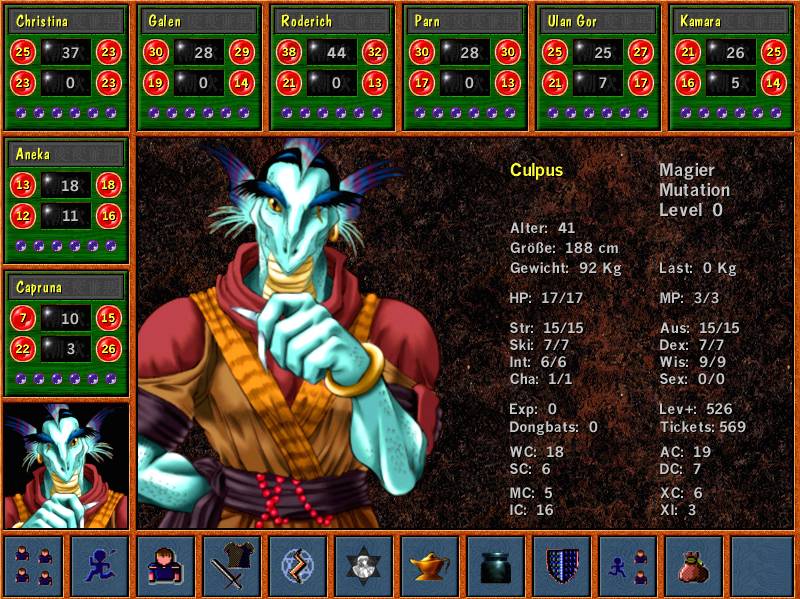Open the armor and sword equipment icon
This screenshot has width=800, height=599.
[x=232, y=566]
